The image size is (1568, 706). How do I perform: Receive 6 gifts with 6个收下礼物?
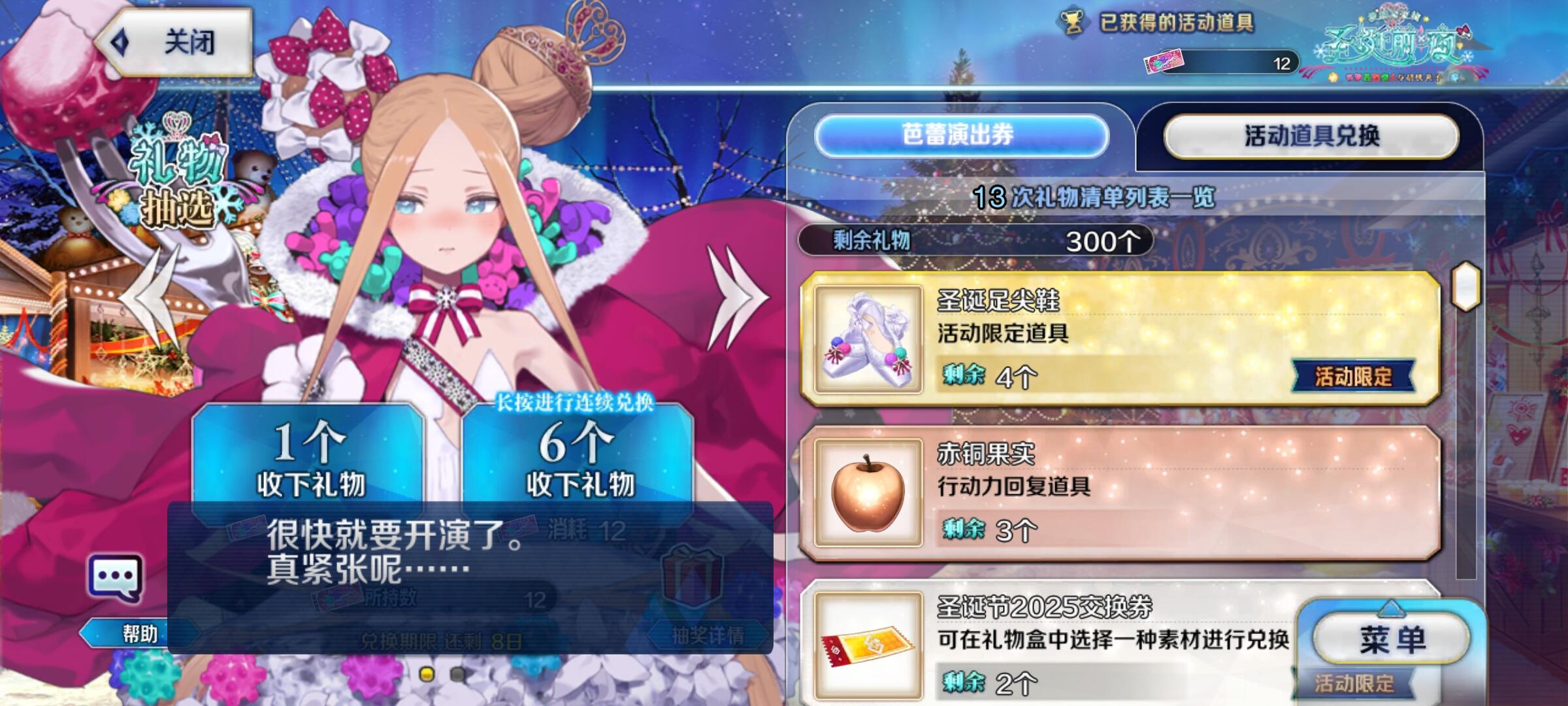pyautogui.click(x=578, y=458)
